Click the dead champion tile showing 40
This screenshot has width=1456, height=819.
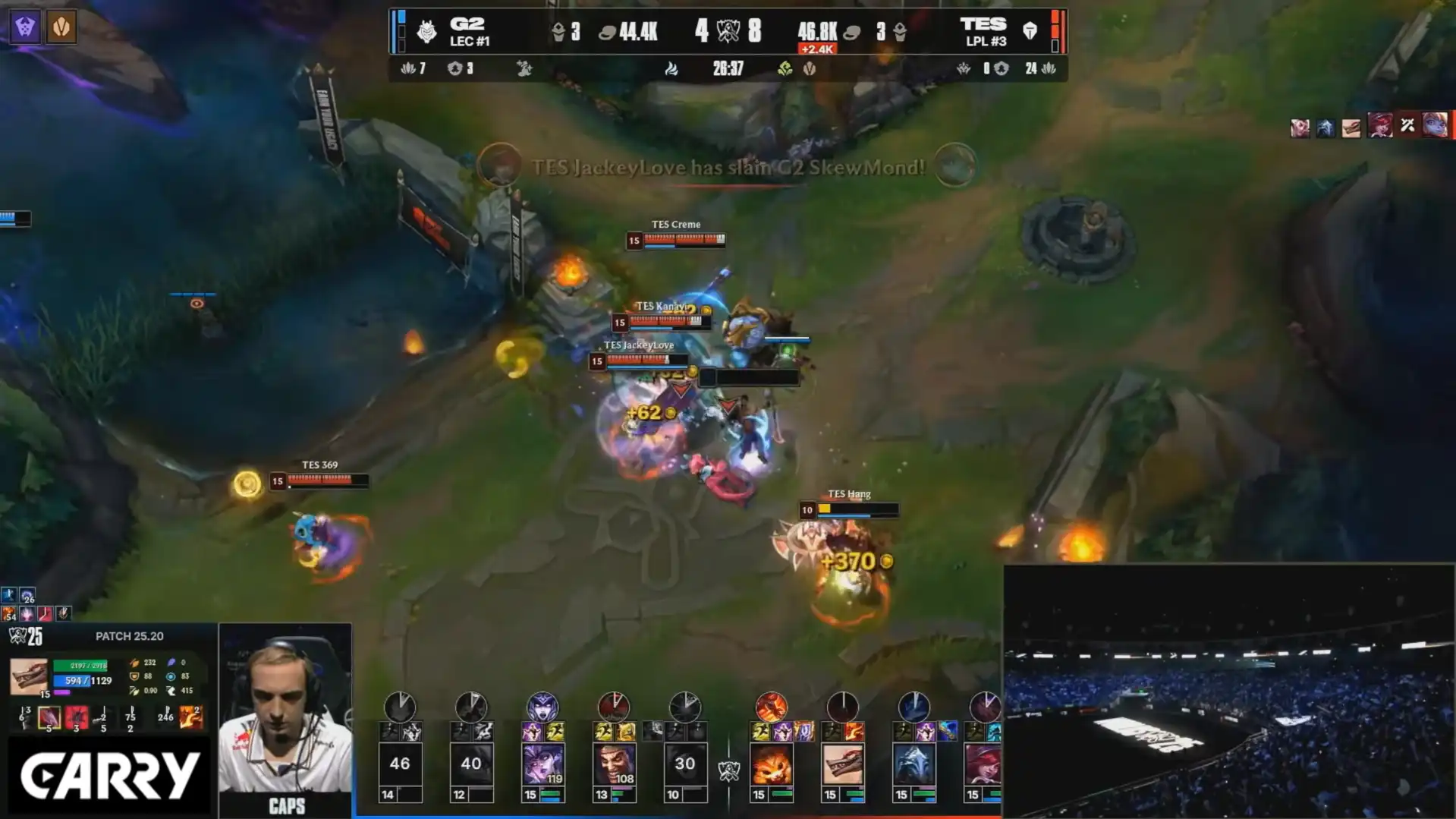tap(471, 764)
